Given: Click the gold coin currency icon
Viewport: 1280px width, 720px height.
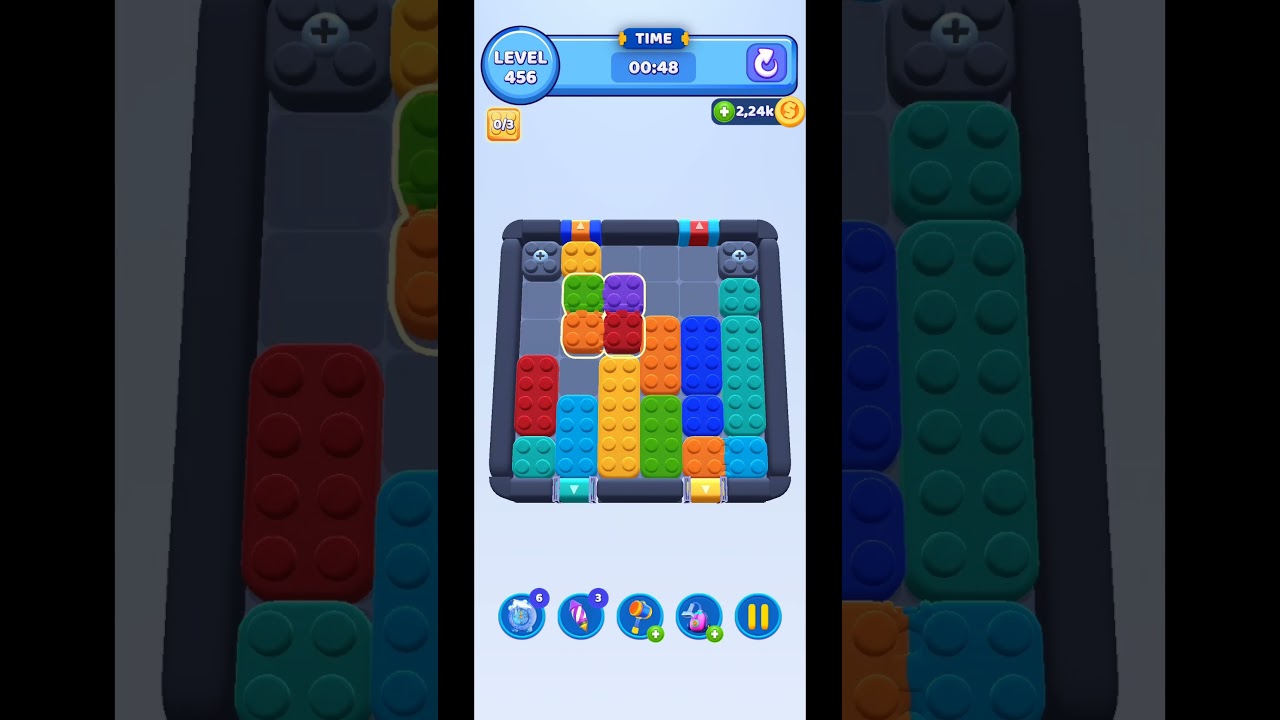Looking at the screenshot, I should coord(788,112).
